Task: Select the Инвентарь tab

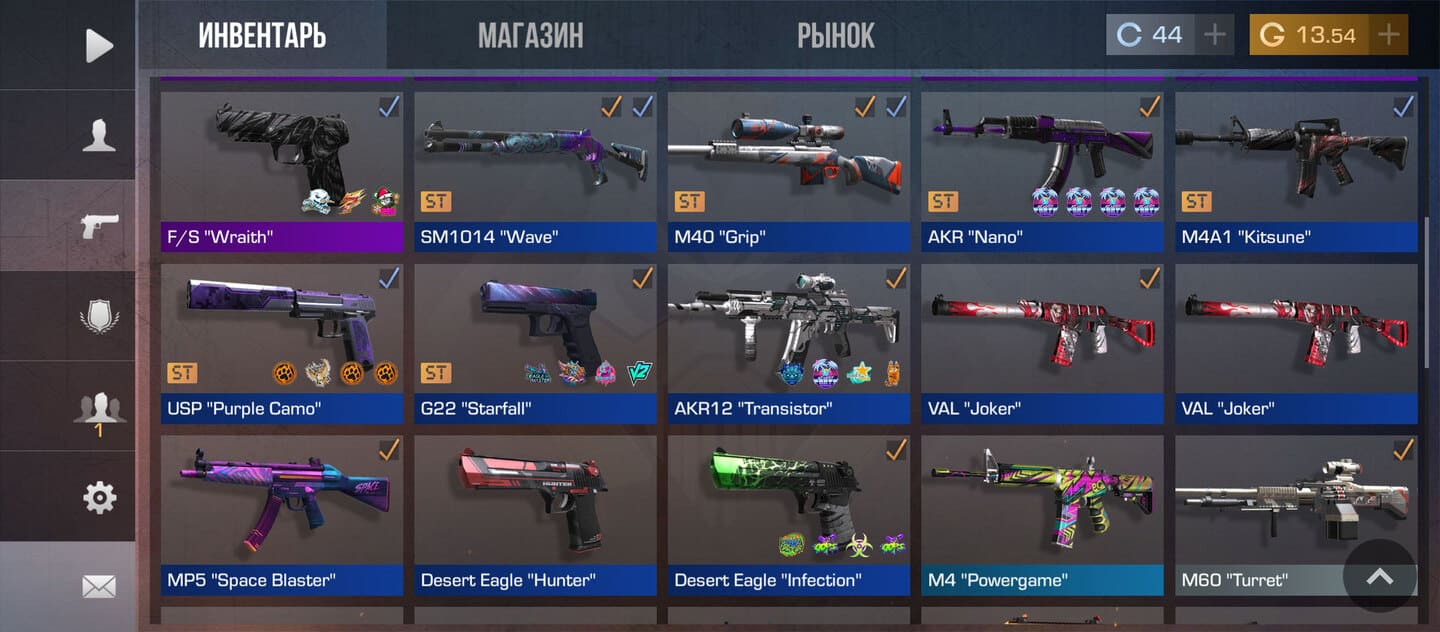Action: 262,36
